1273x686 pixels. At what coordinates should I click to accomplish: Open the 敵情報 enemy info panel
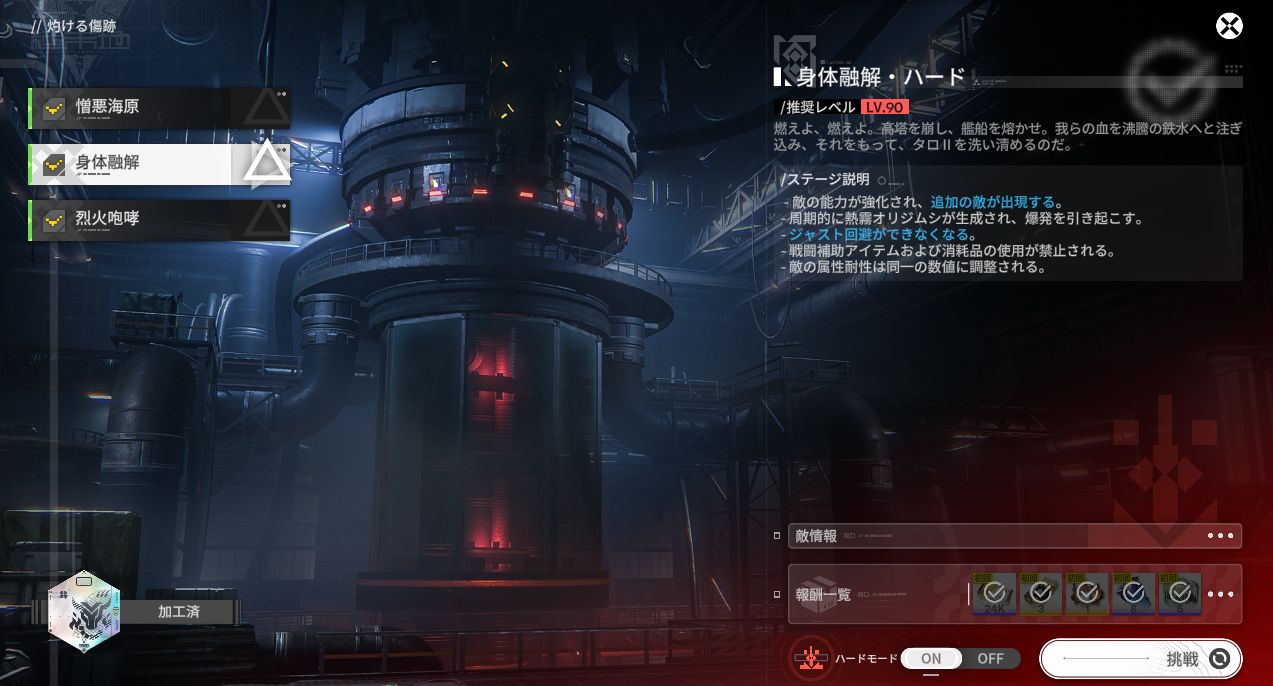pos(1014,536)
